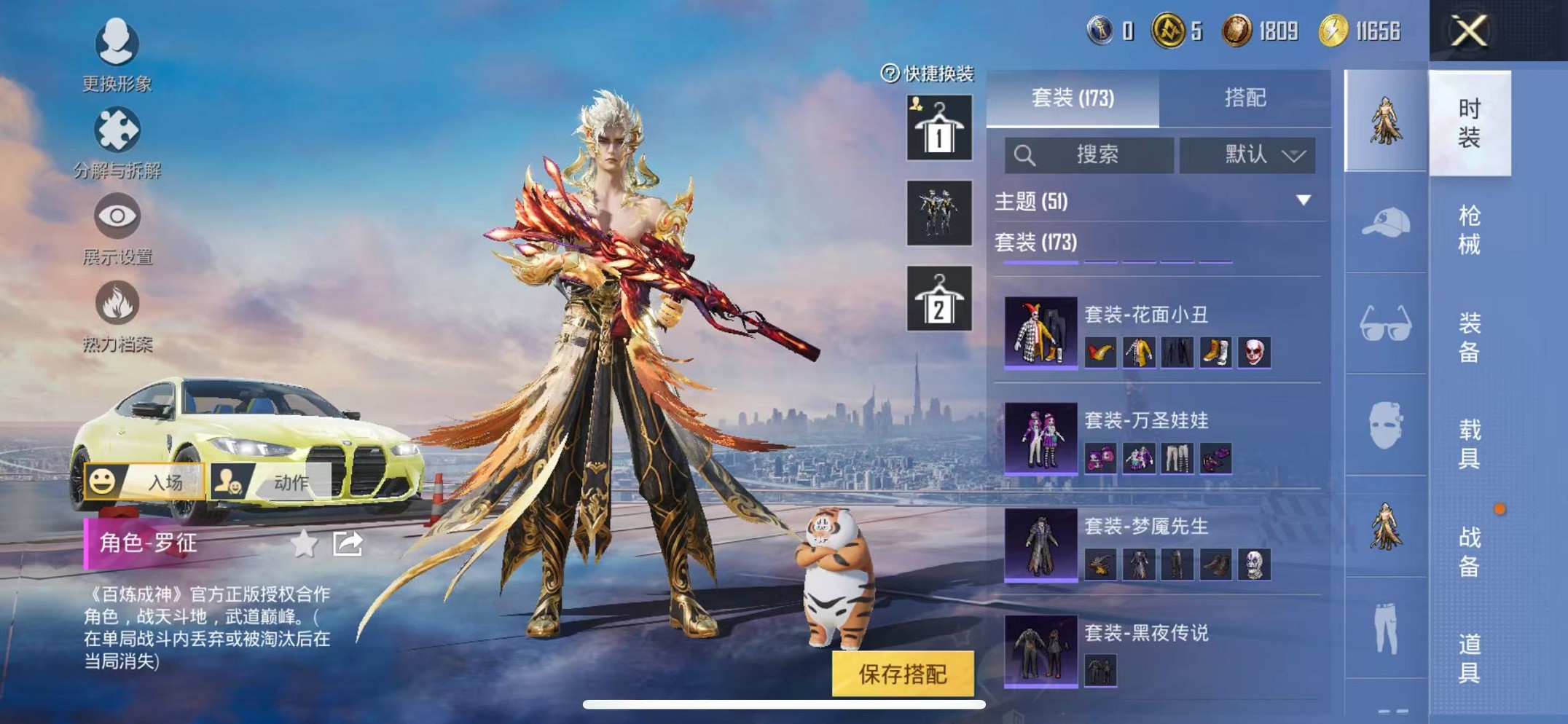Screen dimensions: 1568x724
Task: Switch to the 枪械 firearms category
Action: [x=1469, y=230]
